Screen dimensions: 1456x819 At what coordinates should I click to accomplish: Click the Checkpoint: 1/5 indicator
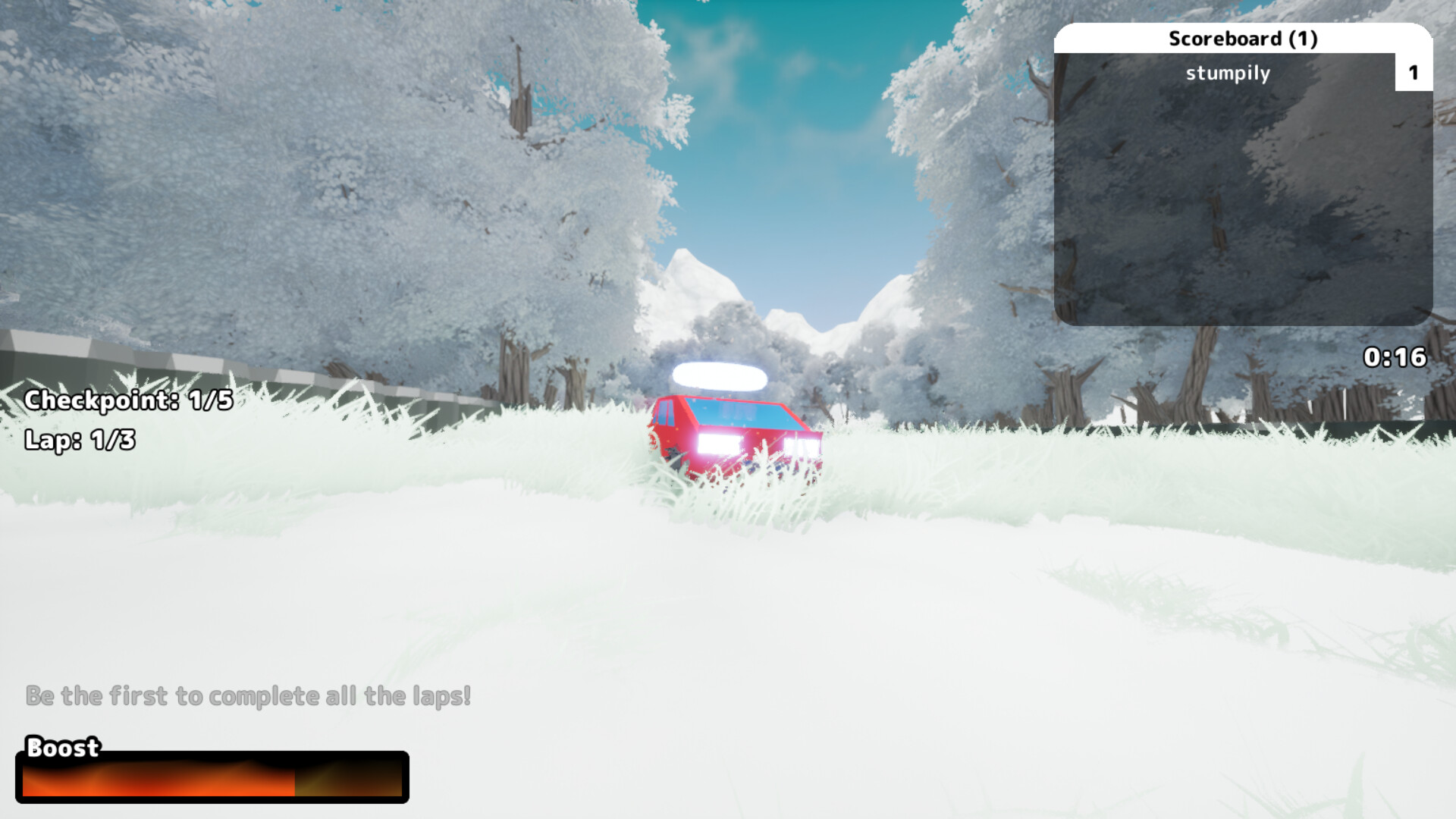[x=129, y=400]
